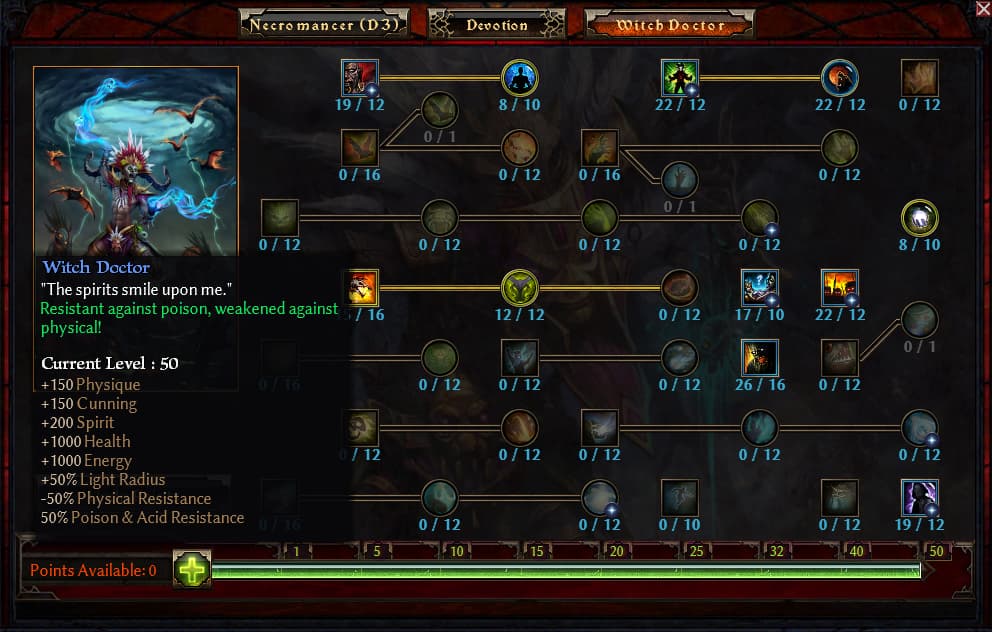
Task: Choose the skill with 26 / 16 points
Action: pyautogui.click(x=760, y=358)
